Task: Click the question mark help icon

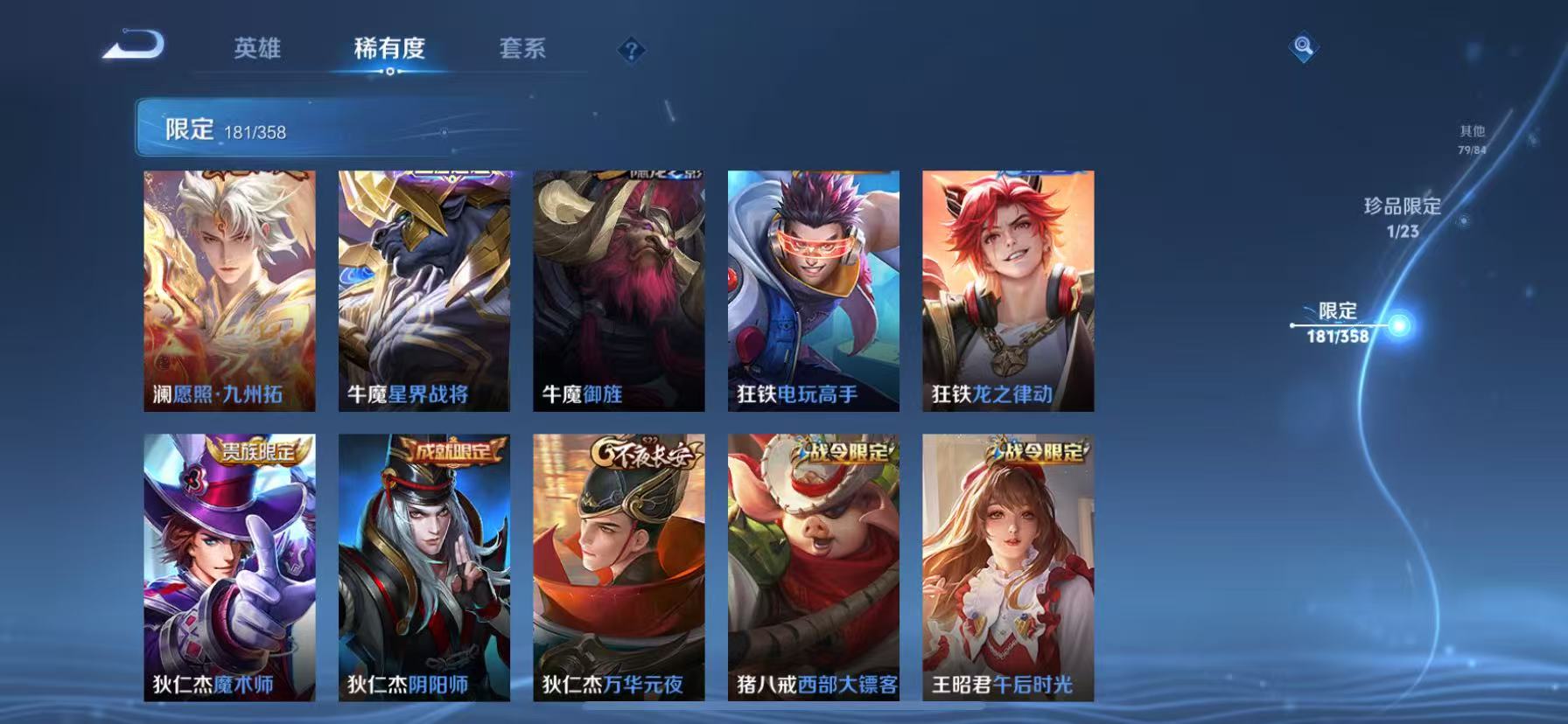Action: pyautogui.click(x=632, y=50)
